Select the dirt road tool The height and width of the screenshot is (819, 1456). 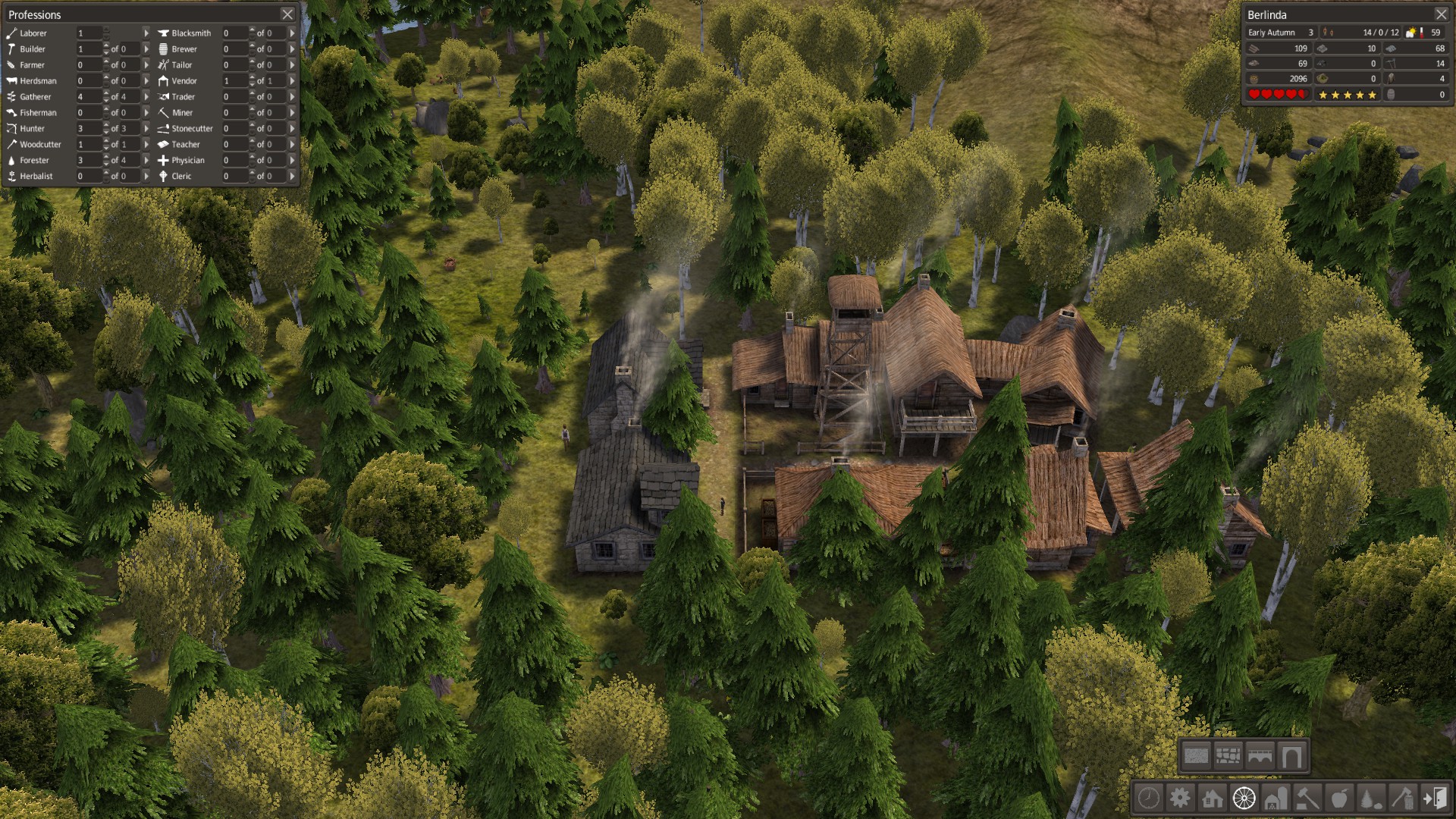(1196, 755)
